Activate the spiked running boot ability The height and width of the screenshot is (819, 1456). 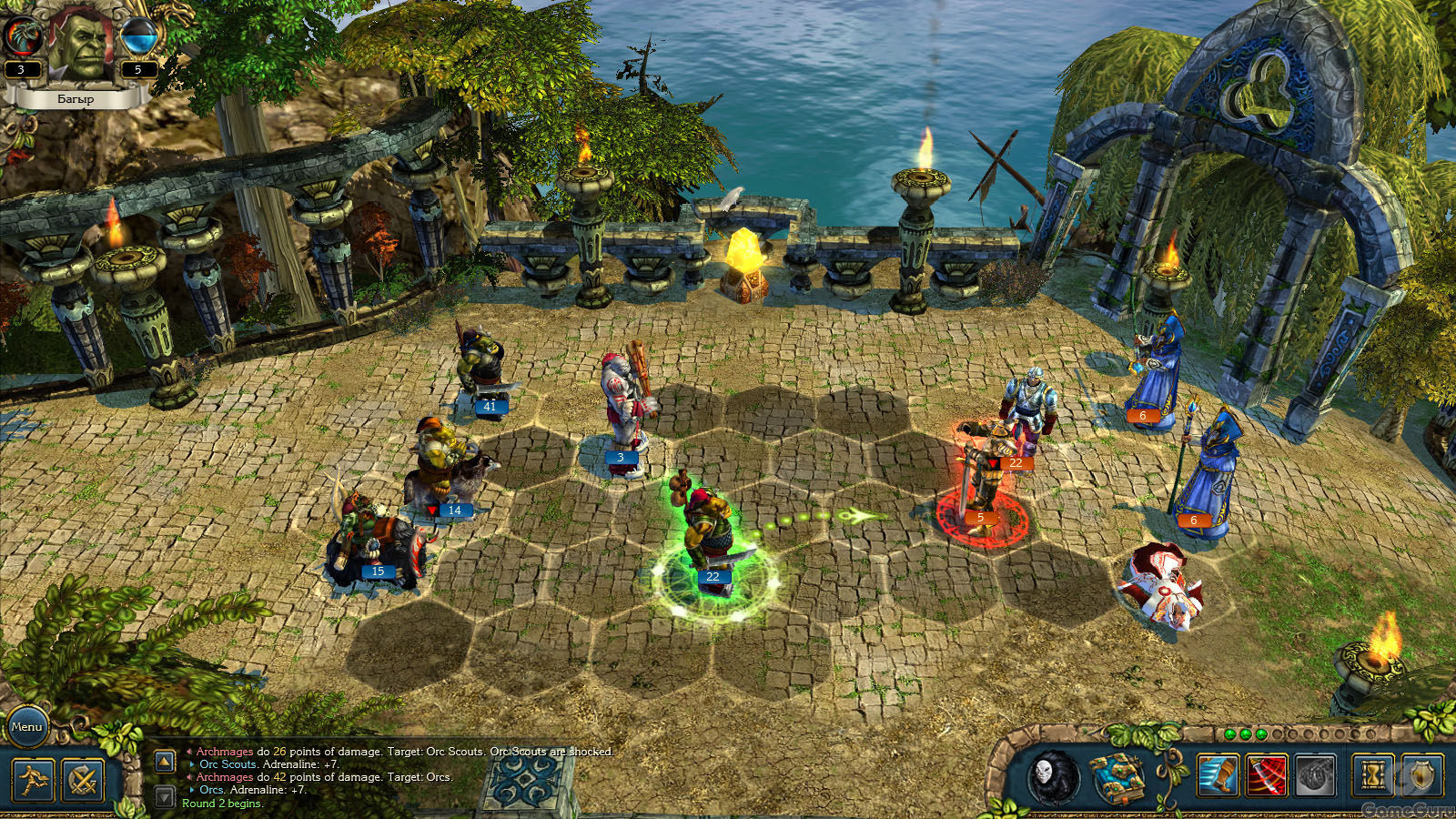[1218, 775]
